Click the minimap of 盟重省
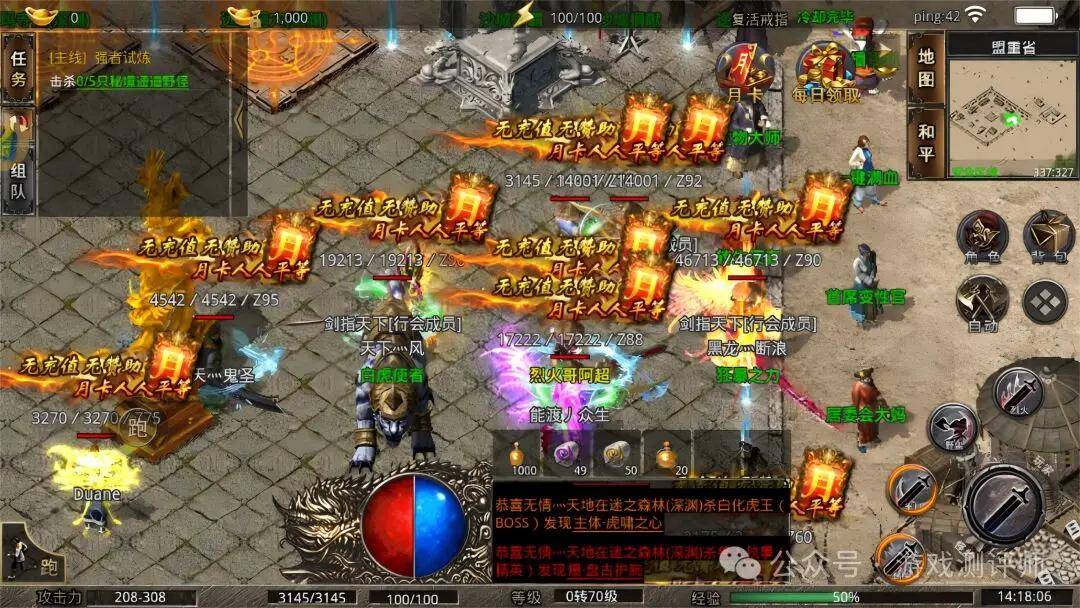Screen dimensions: 1080x608 (x=1011, y=115)
